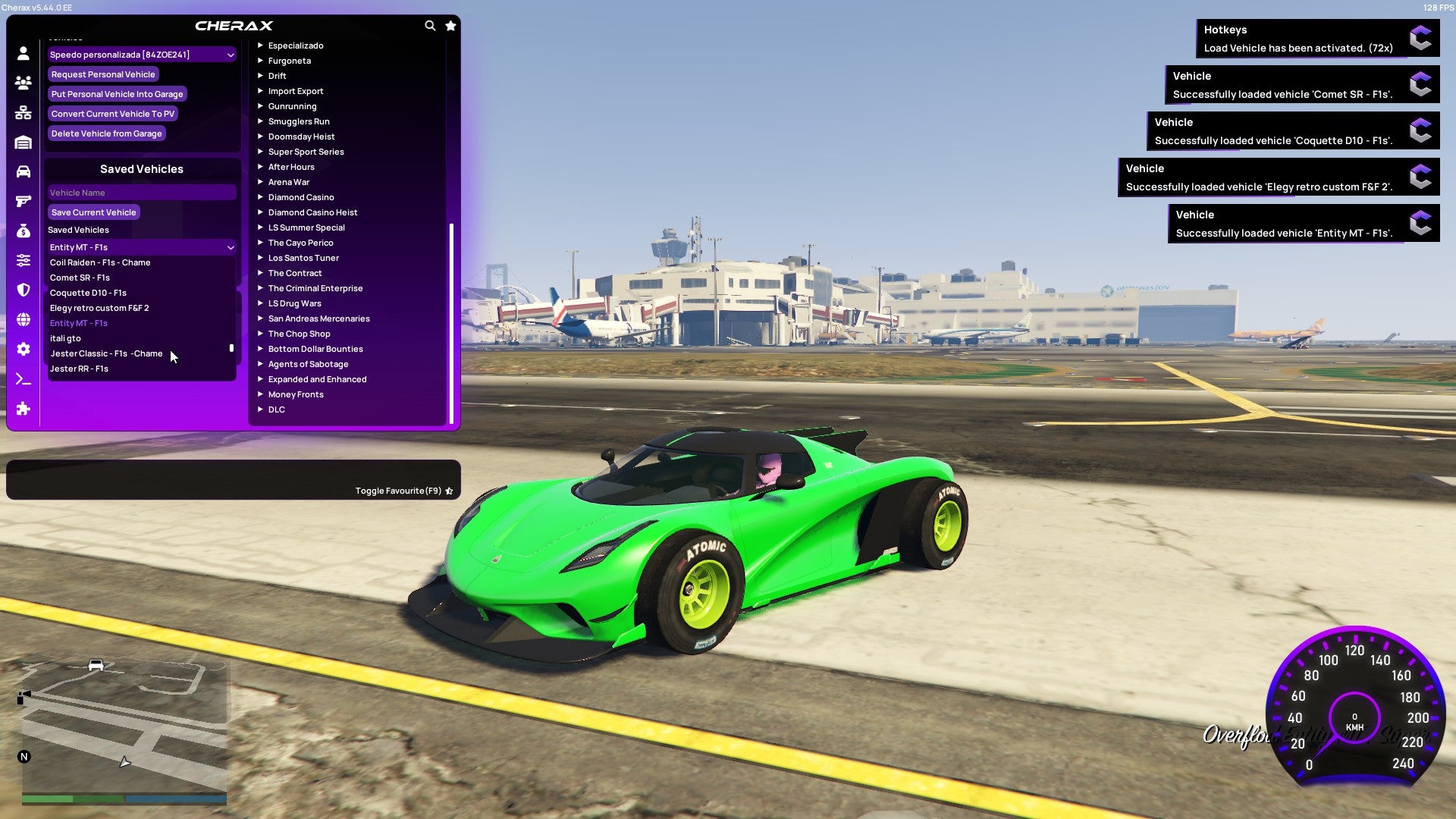Expand the Super Sport Series category
The height and width of the screenshot is (819, 1456).
click(306, 152)
